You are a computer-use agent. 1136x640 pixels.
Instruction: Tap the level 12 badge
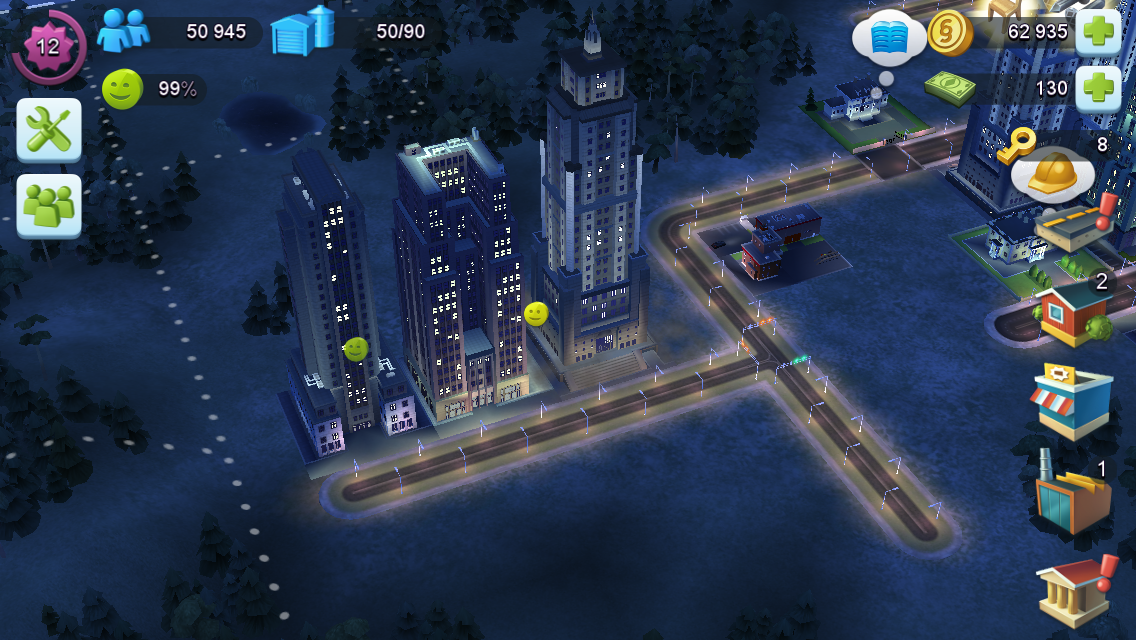point(47,46)
